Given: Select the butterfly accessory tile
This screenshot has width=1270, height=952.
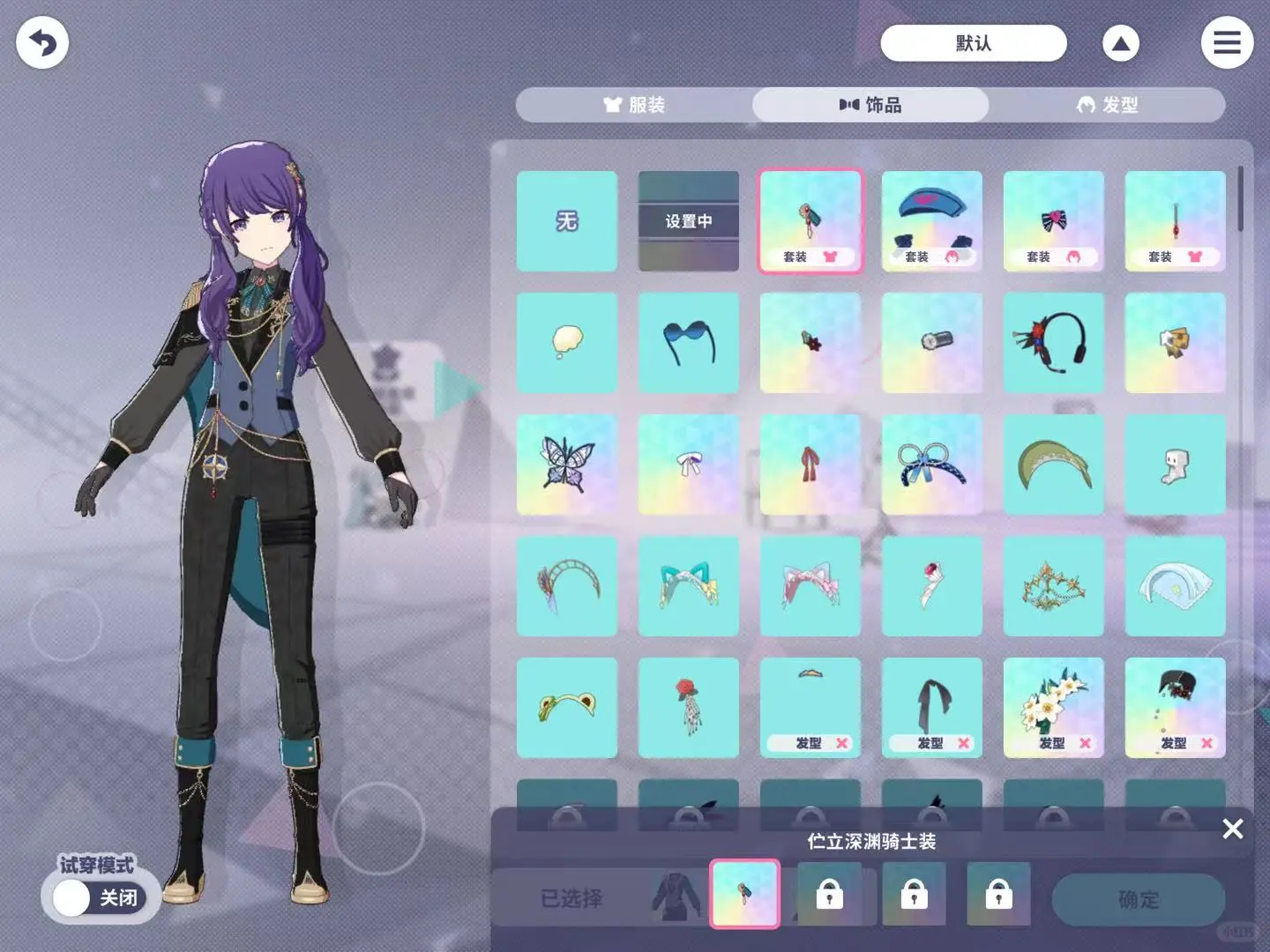Looking at the screenshot, I should point(567,465).
